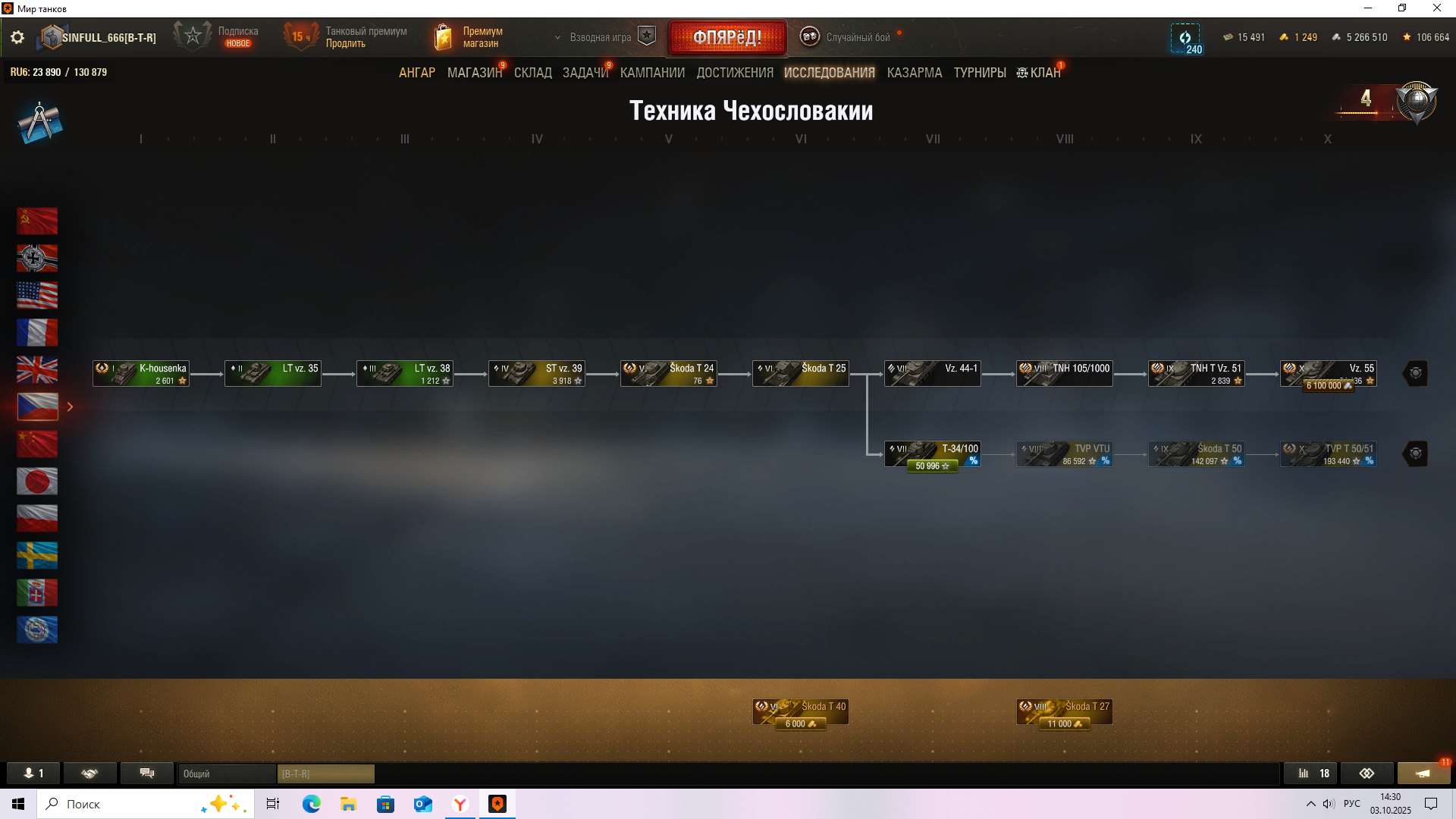This screenshot has height=819, width=1456.
Task: Open the Swedish tech tree flag
Action: tap(37, 556)
